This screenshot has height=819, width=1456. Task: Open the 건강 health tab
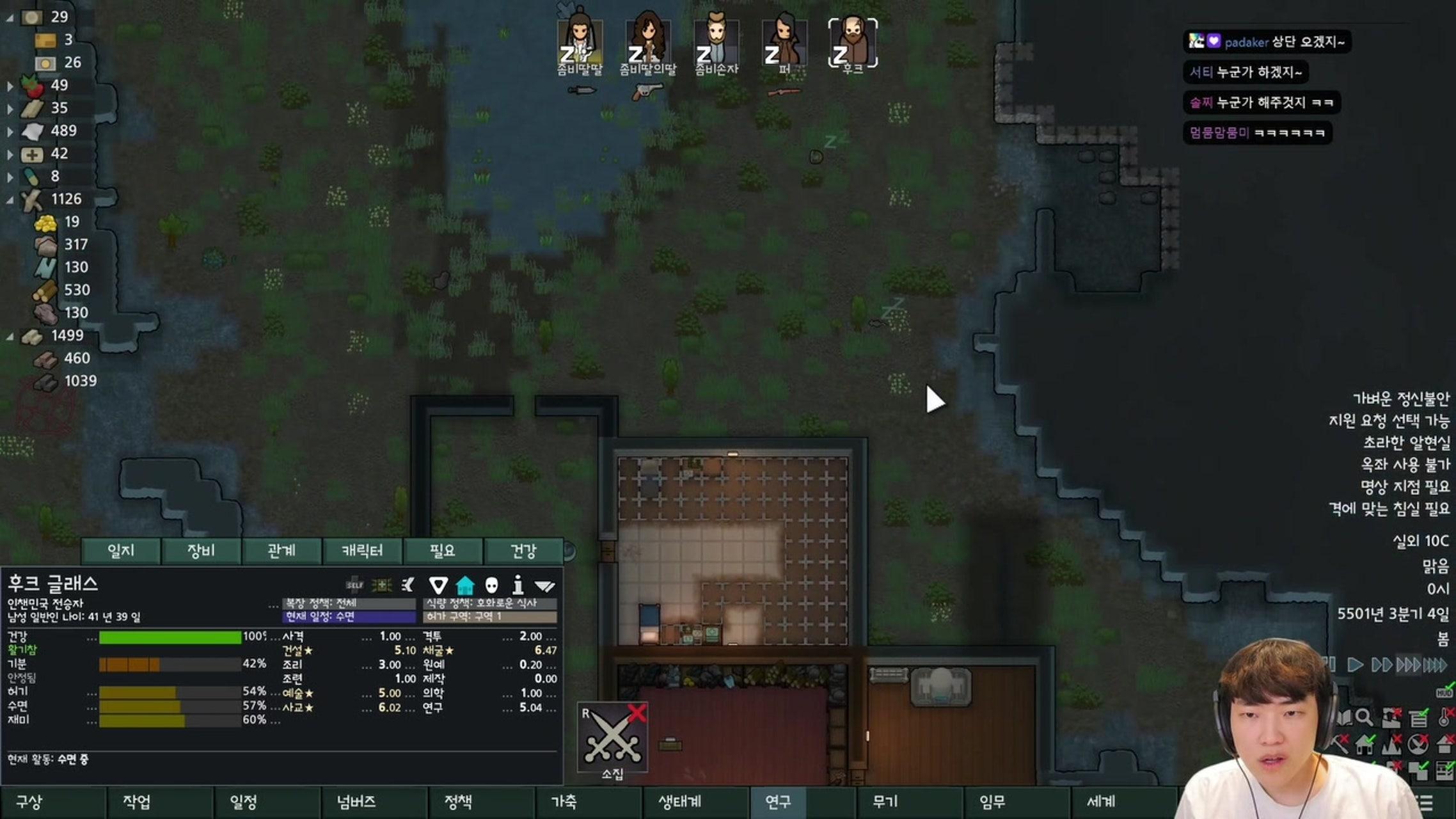523,551
